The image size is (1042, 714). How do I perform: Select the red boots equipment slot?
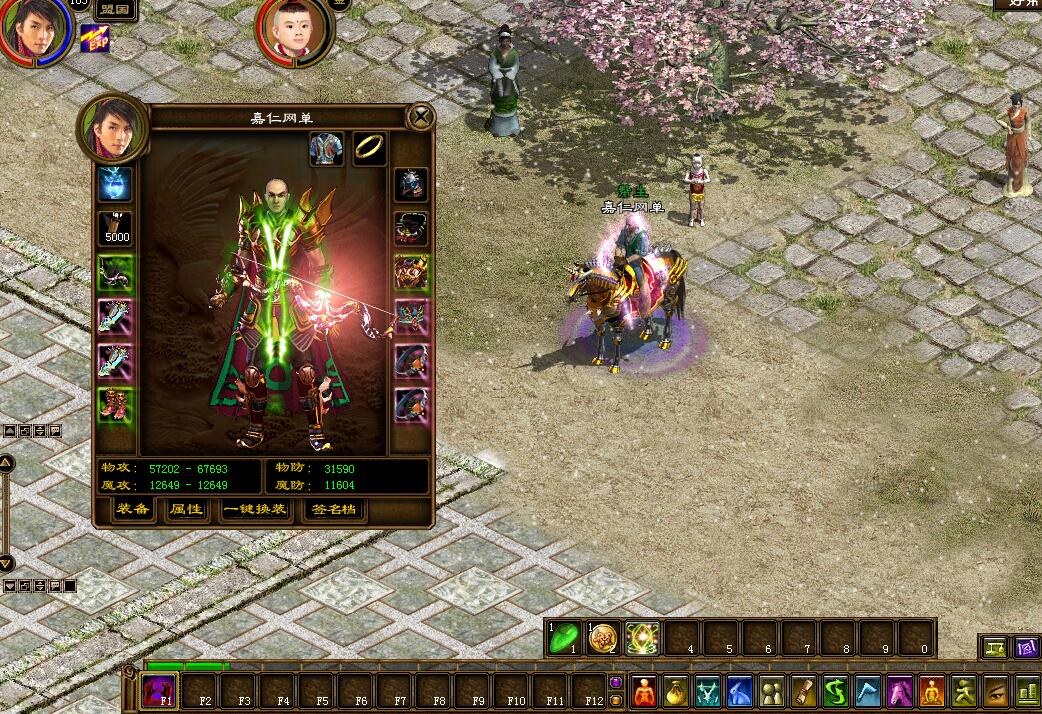[116, 405]
